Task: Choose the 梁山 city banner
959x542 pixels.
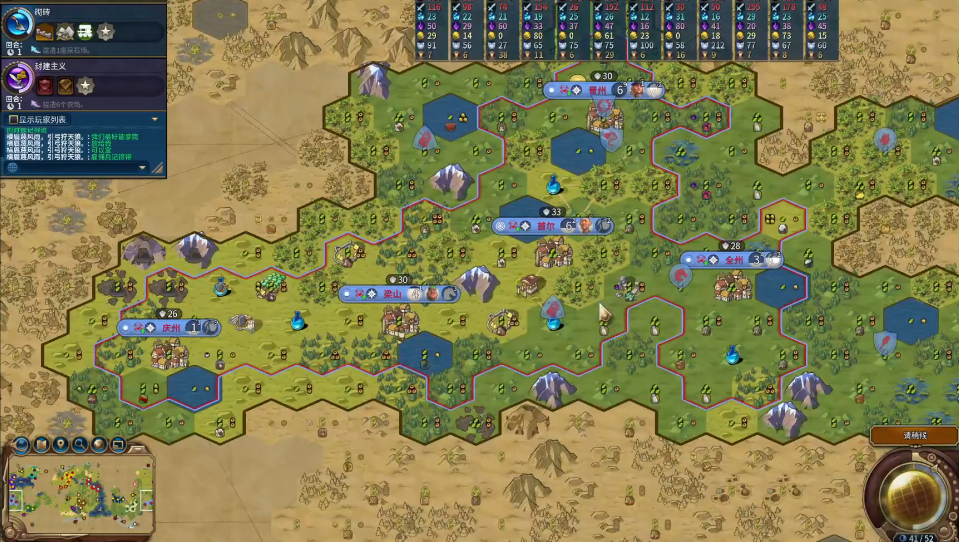Action: click(392, 294)
